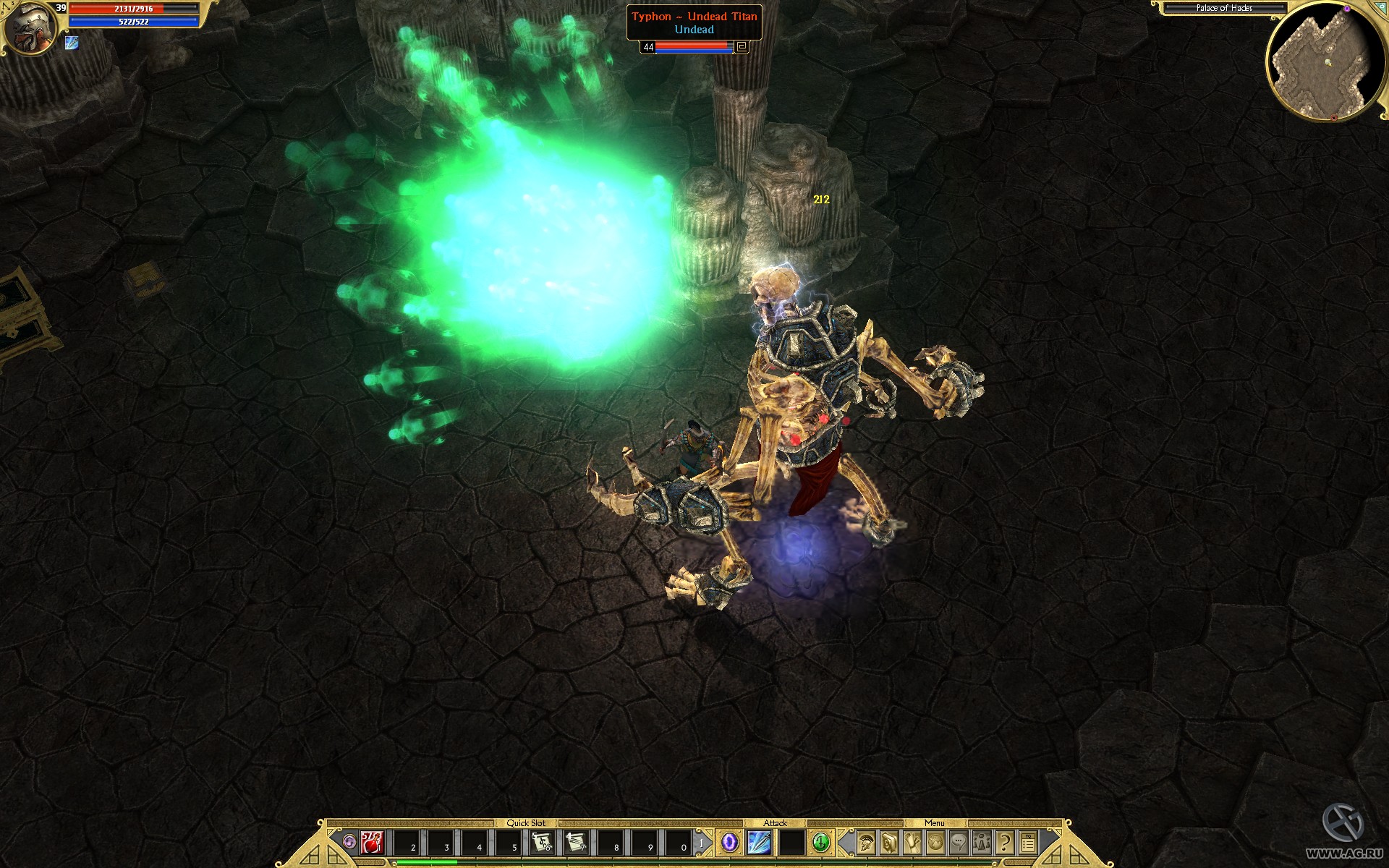Expand the Quick Slot panel tab

526,823
